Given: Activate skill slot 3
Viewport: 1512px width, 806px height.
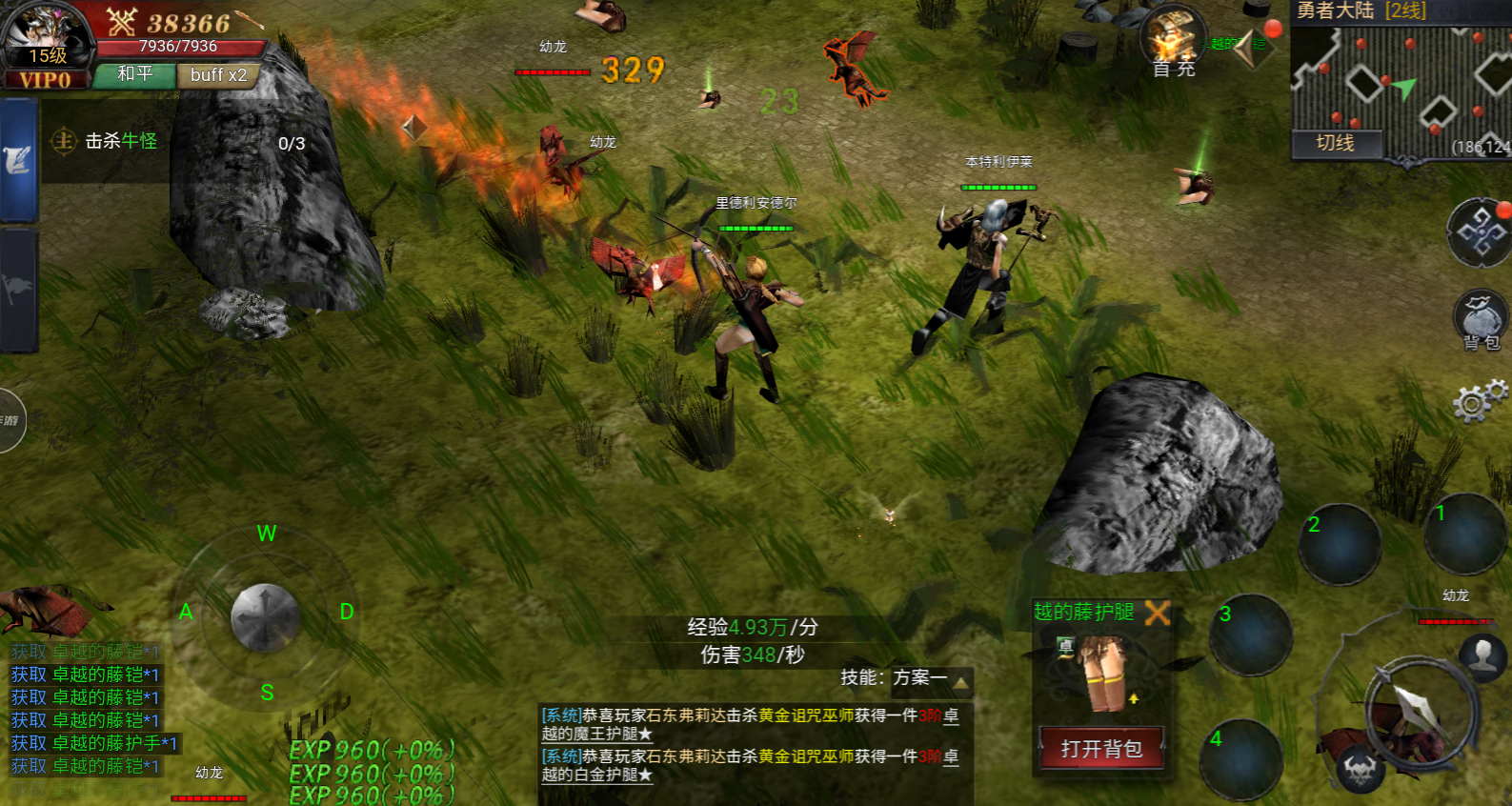Looking at the screenshot, I should (x=1250, y=635).
